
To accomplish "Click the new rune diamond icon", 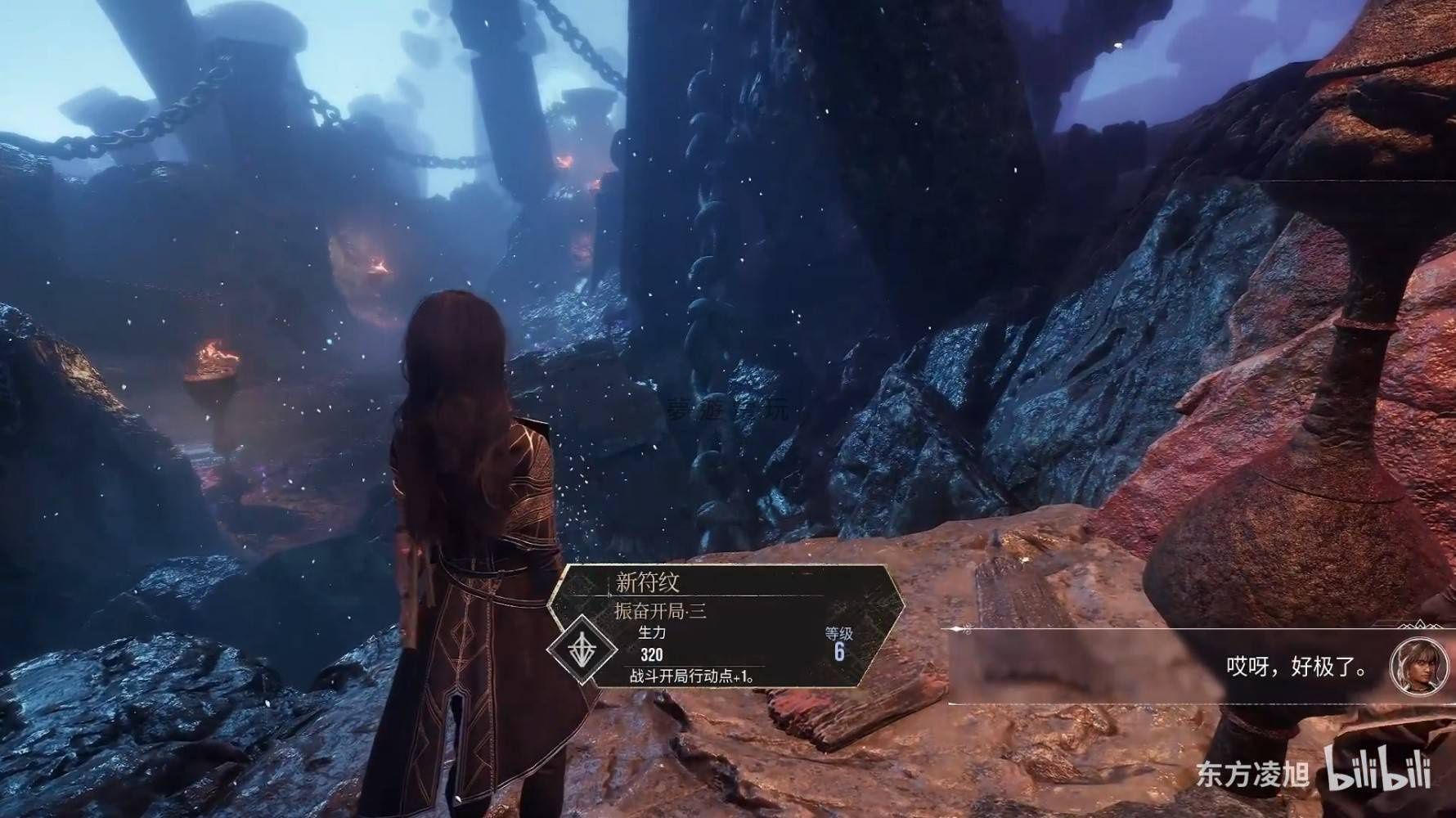I will 582,647.
